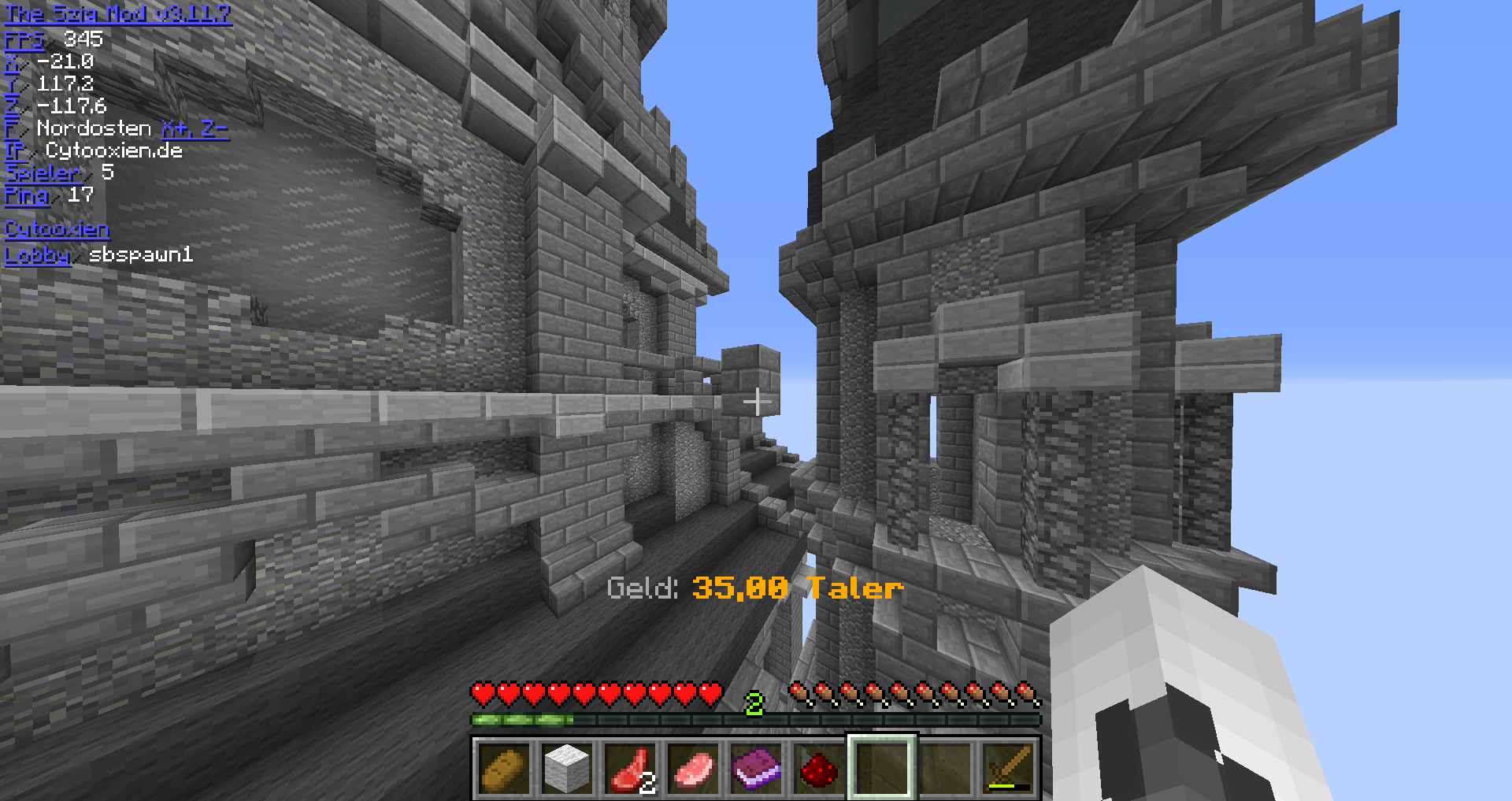Pick the purple enchanted book slot
1512x801 pixels.
click(x=756, y=768)
